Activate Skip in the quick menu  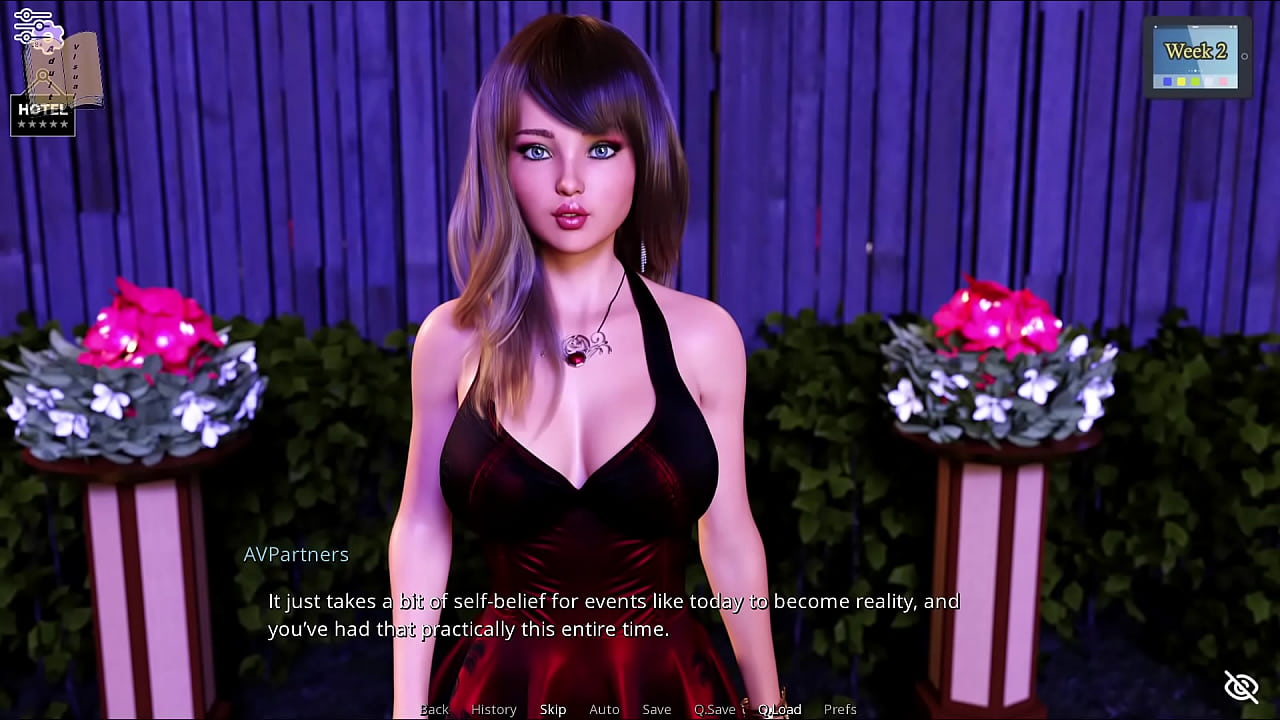point(553,709)
